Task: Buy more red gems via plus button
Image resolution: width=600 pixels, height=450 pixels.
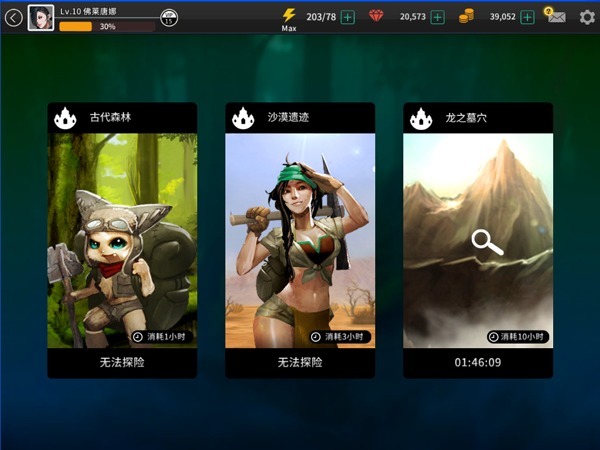Action: (x=437, y=17)
